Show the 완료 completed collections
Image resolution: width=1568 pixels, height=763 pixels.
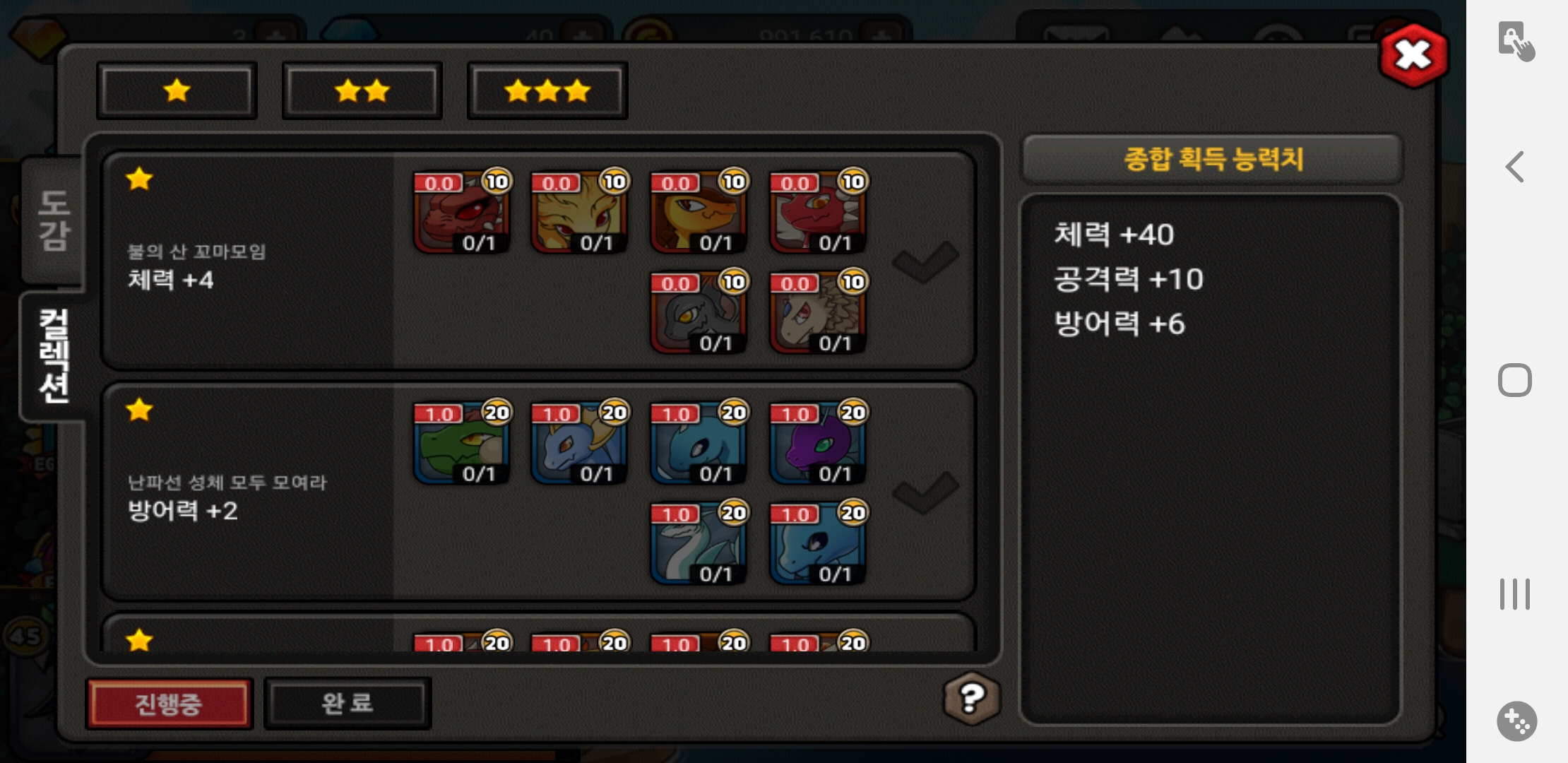point(348,703)
